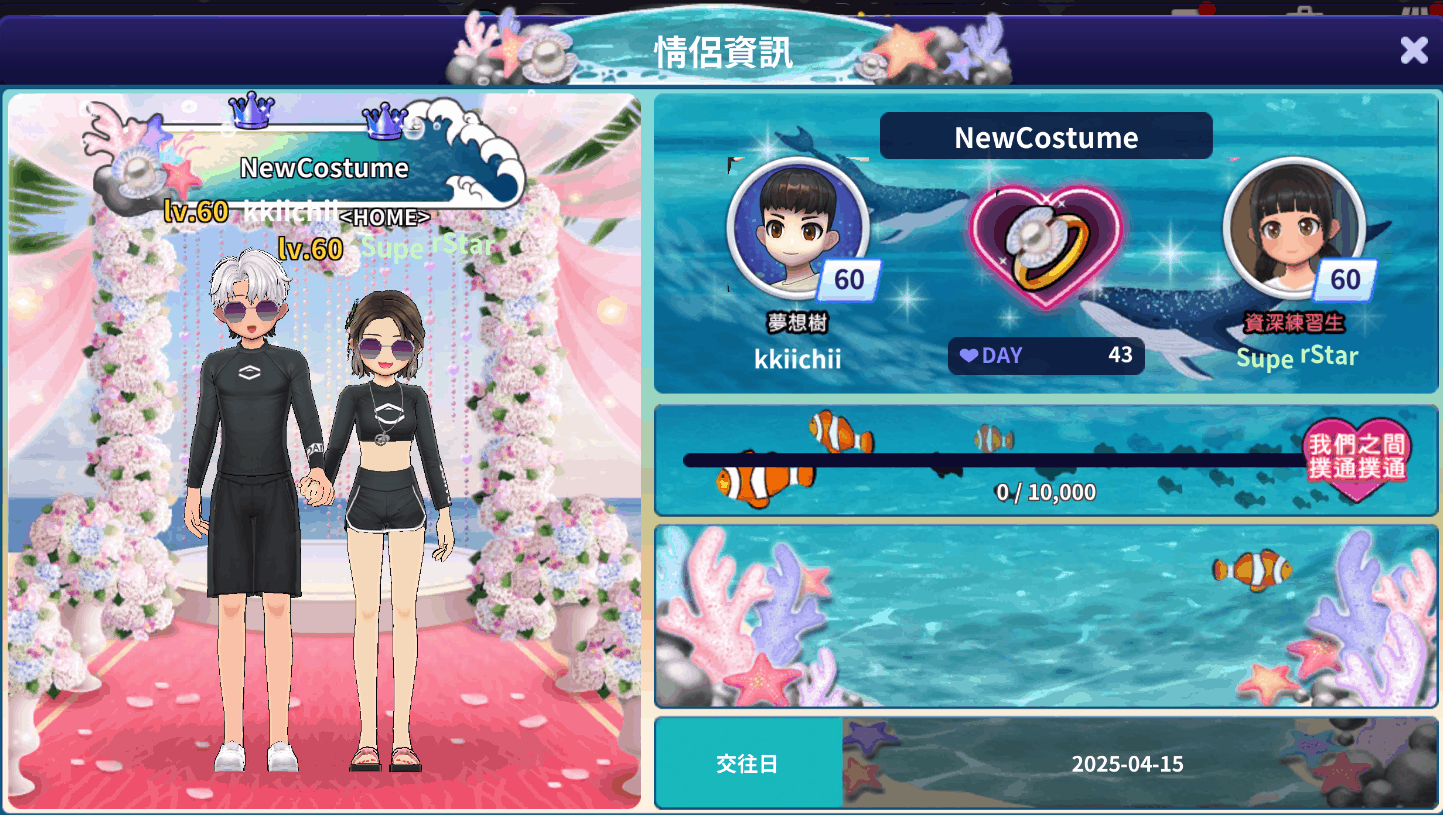Close the couple info window

point(1413,49)
